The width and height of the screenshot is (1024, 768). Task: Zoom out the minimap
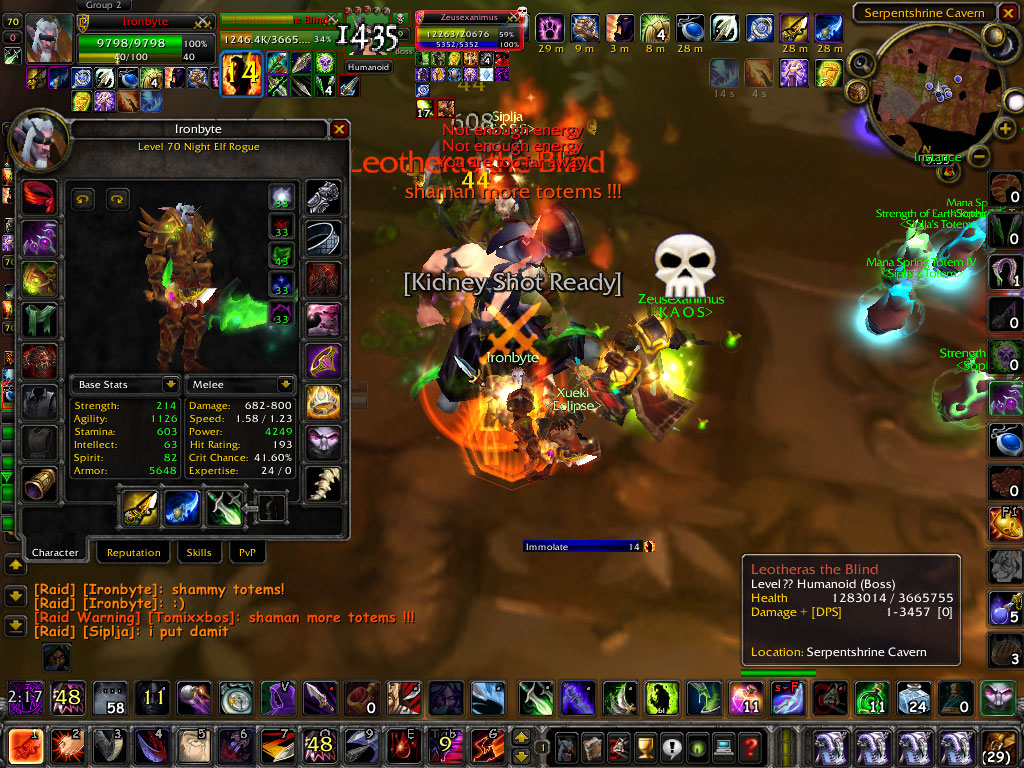coord(980,156)
